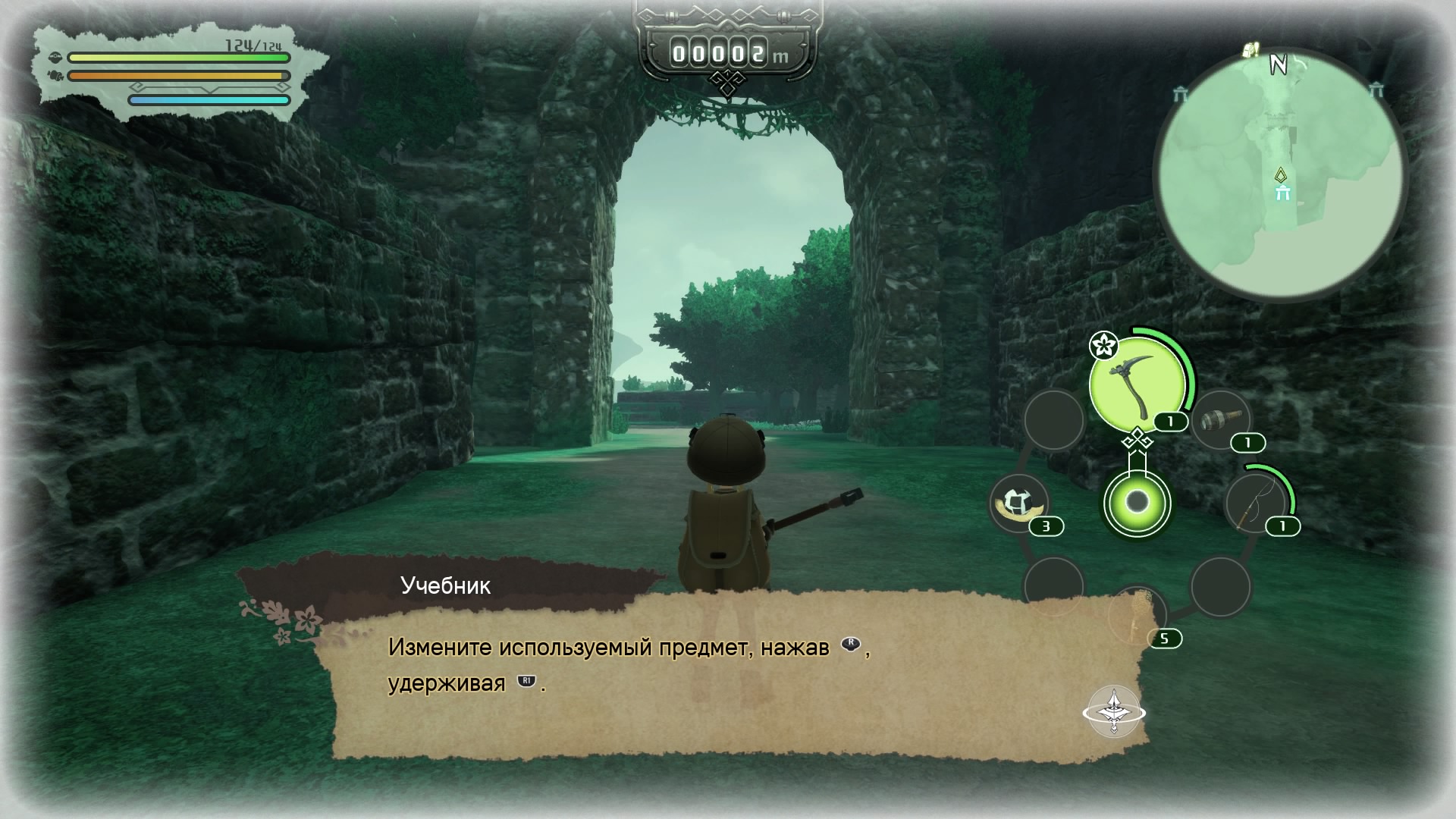Image resolution: width=1456 pixels, height=819 pixels.
Task: Select the pickaxe in the item wheel
Action: [x=1136, y=385]
